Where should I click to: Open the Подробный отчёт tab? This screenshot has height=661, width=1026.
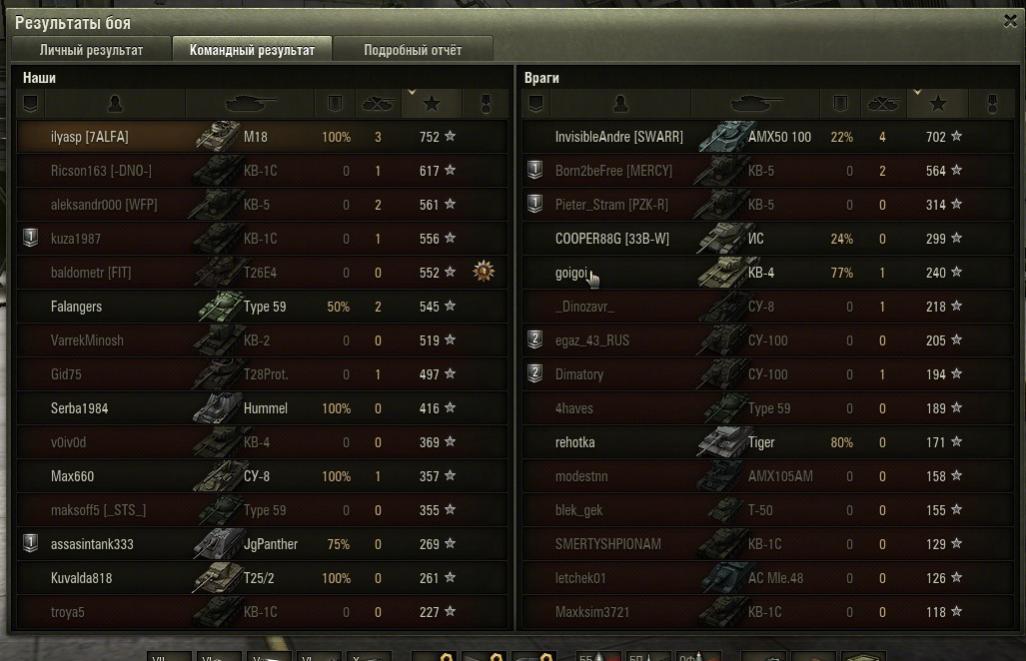click(412, 50)
